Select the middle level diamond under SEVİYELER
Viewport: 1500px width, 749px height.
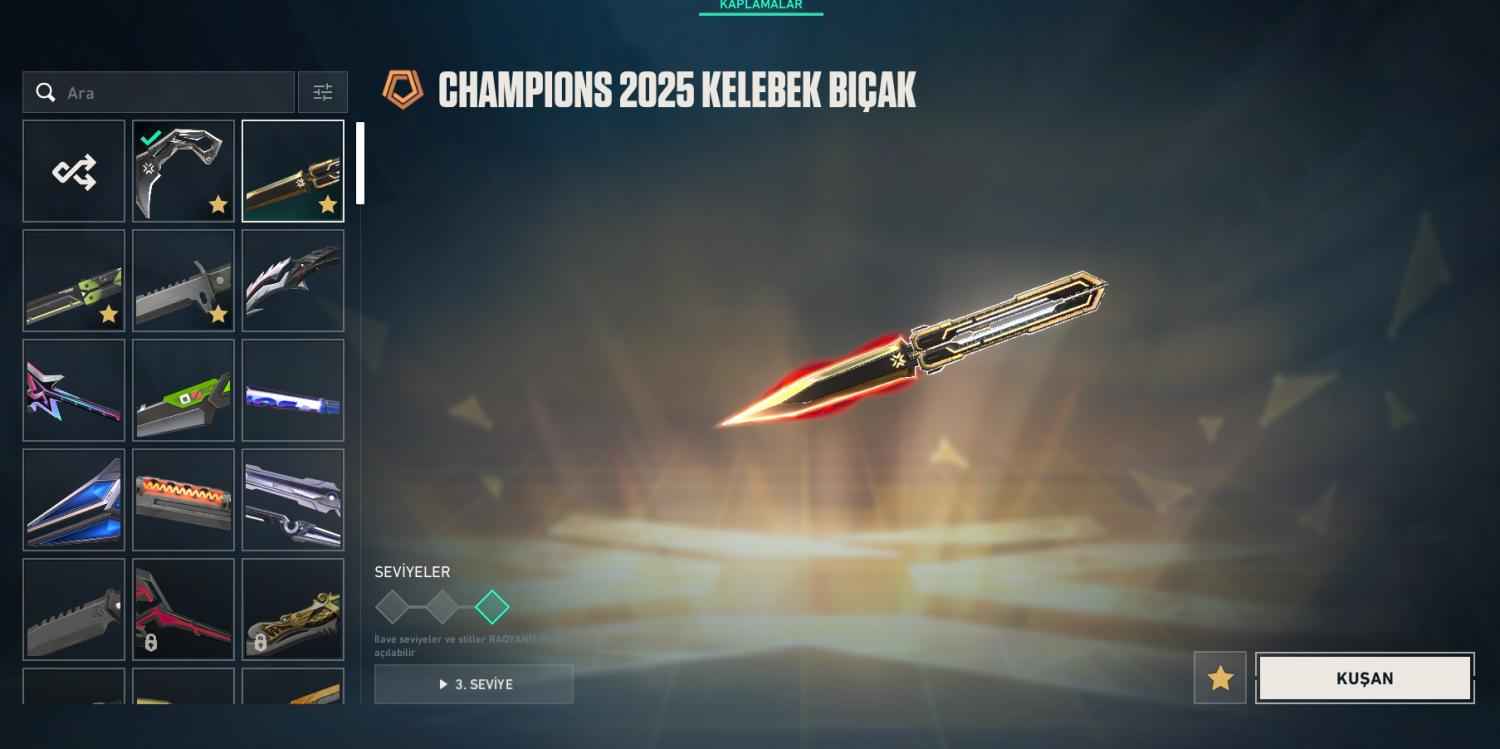pyautogui.click(x=442, y=604)
